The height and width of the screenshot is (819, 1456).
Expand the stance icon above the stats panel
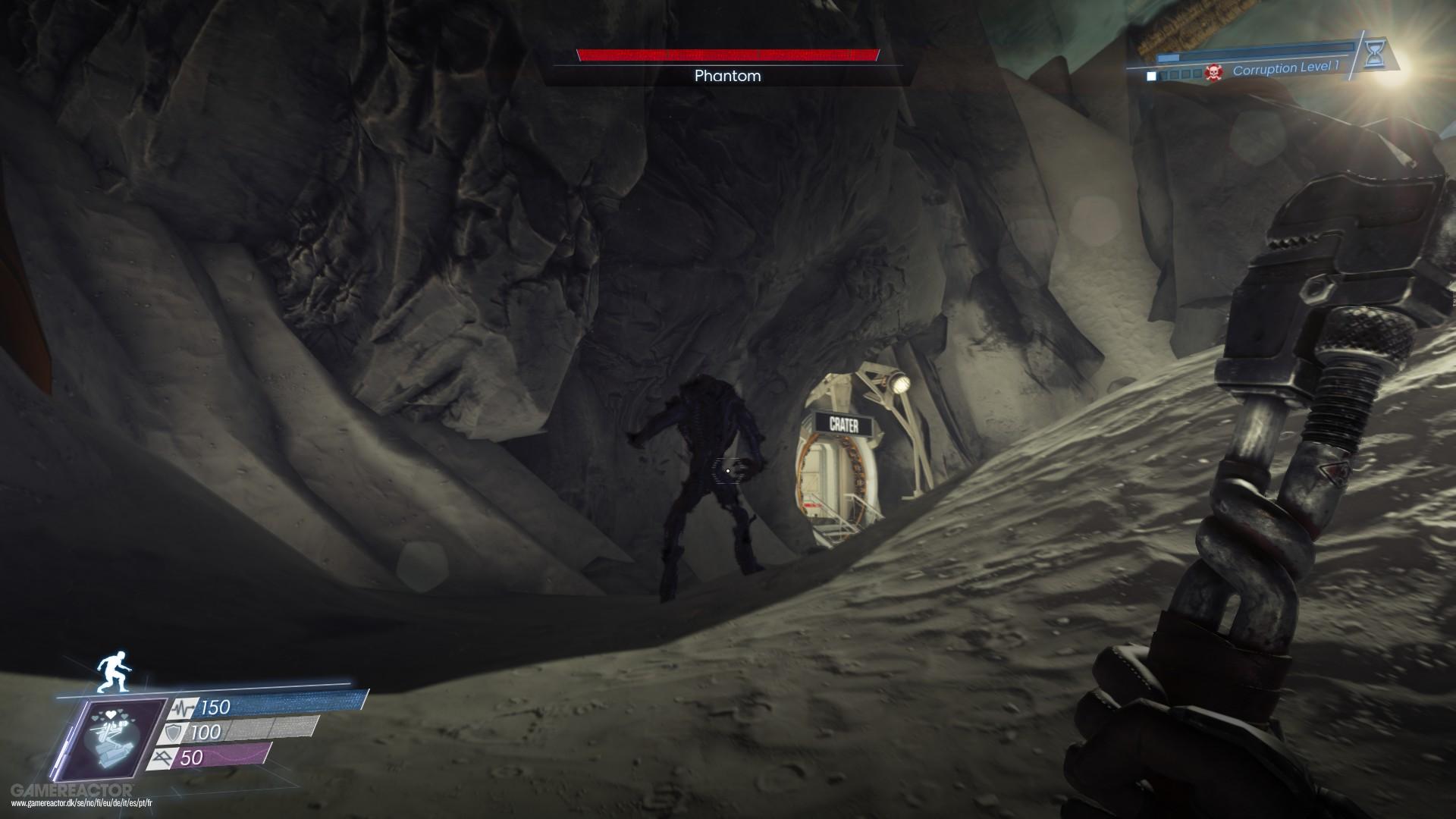[114, 671]
